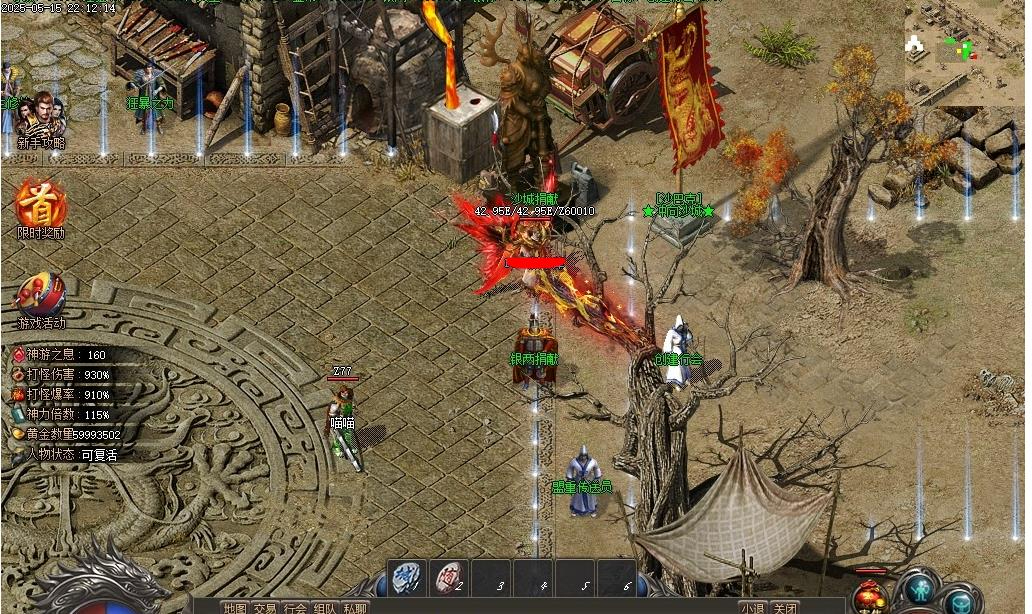Screen dimensions: 1032x614
Task: Use the red item in hotbar slot 2
Action: coord(450,578)
